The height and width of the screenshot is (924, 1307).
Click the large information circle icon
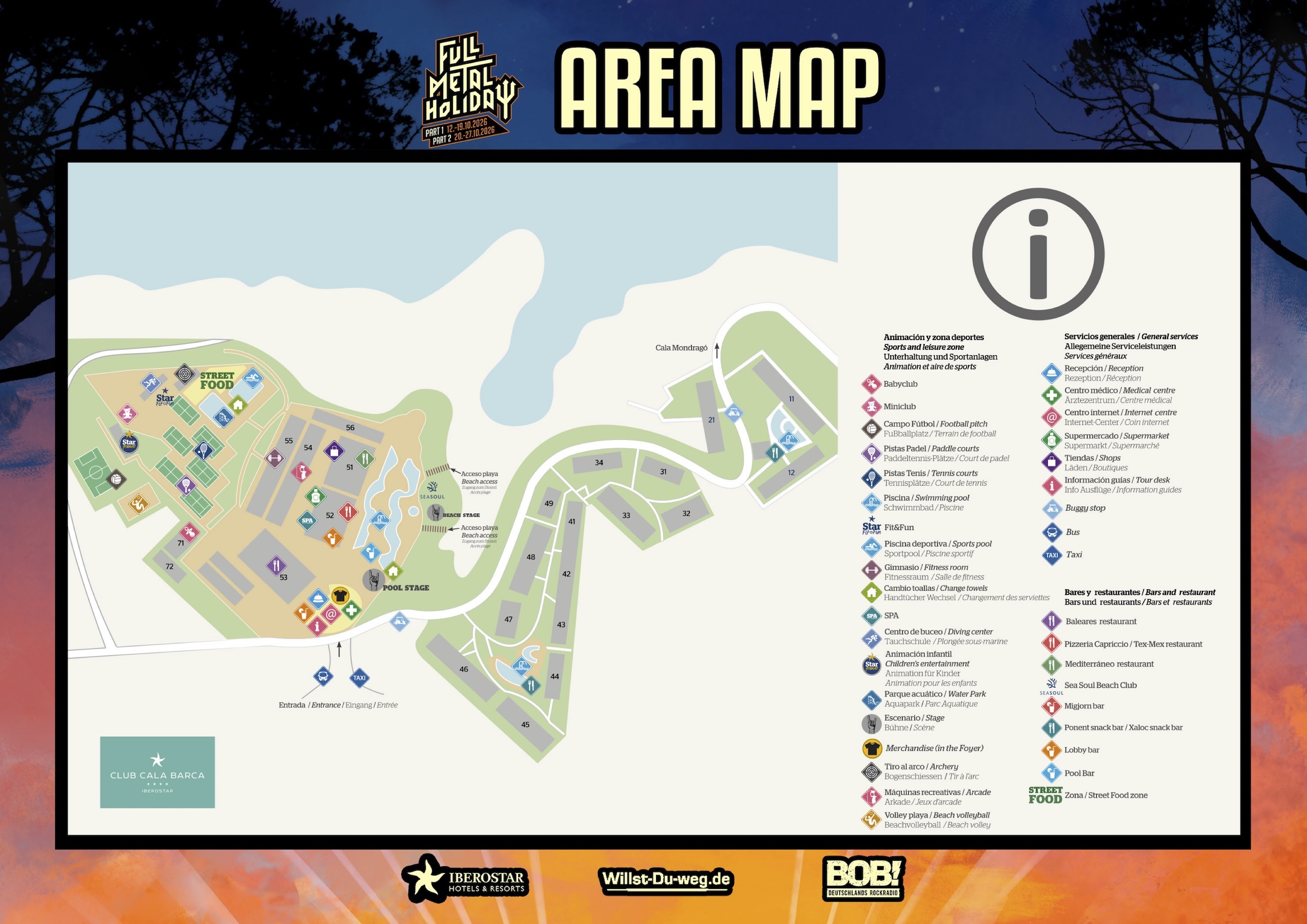1038,254
